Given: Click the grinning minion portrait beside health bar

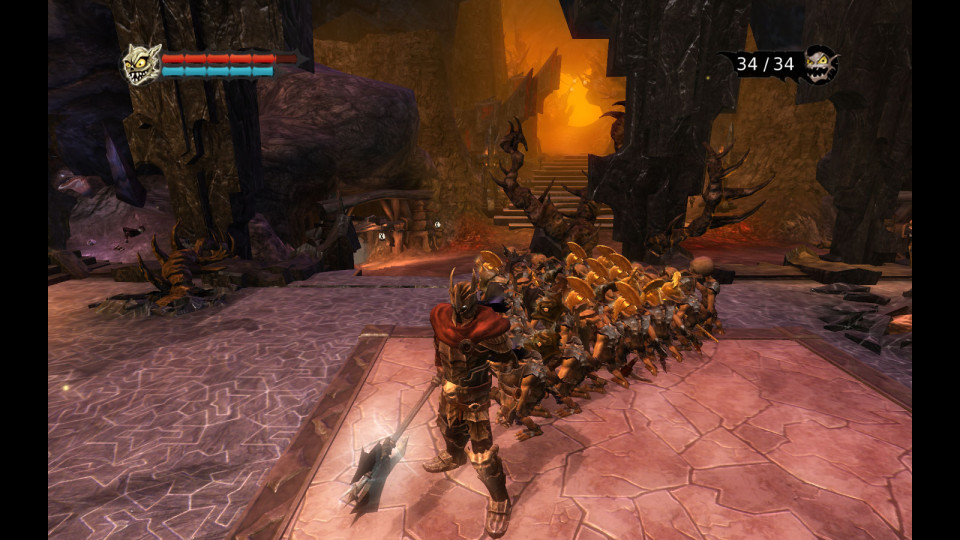Looking at the screenshot, I should (x=141, y=64).
